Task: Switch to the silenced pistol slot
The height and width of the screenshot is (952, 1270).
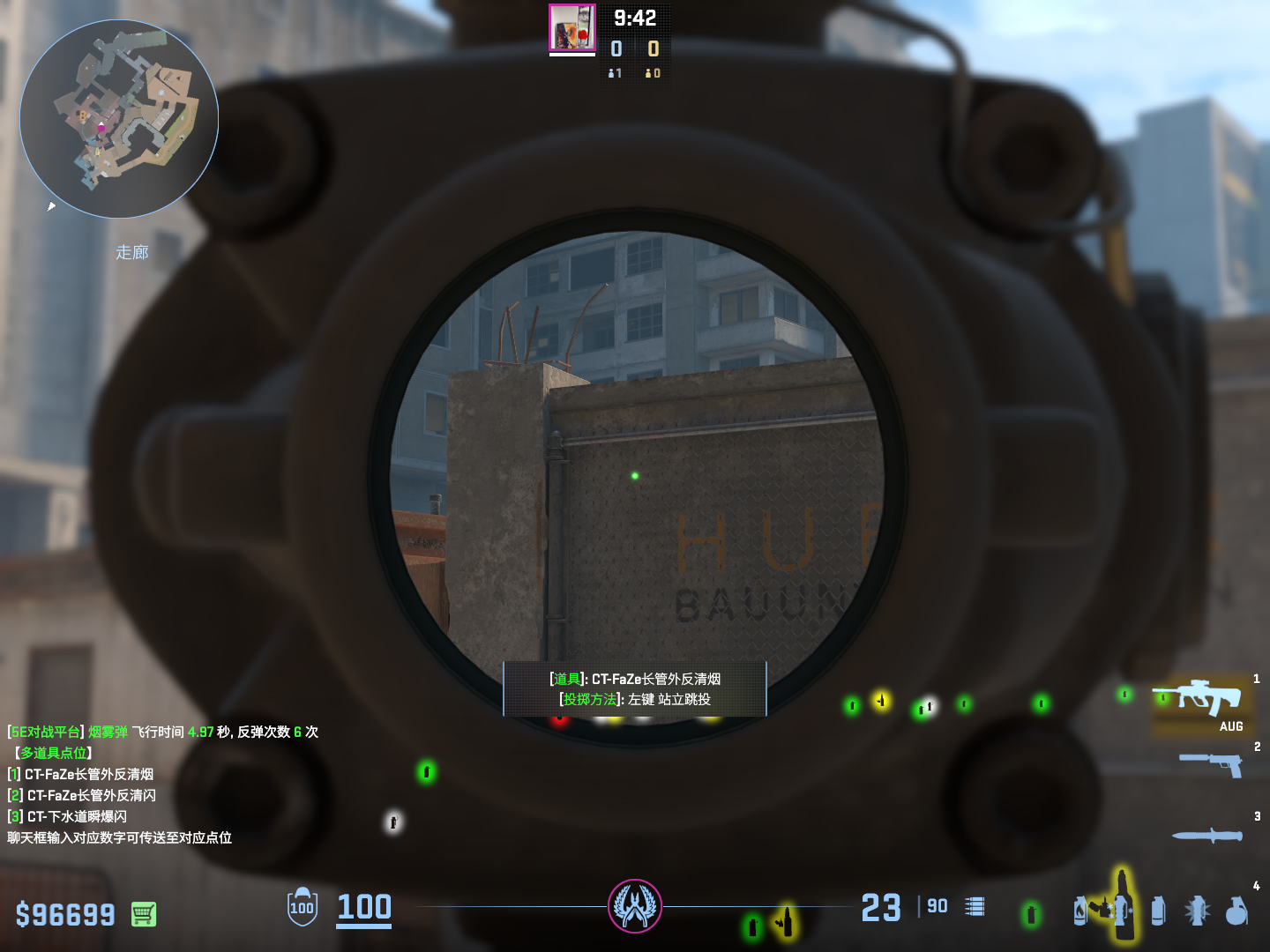Action: (x=1212, y=763)
